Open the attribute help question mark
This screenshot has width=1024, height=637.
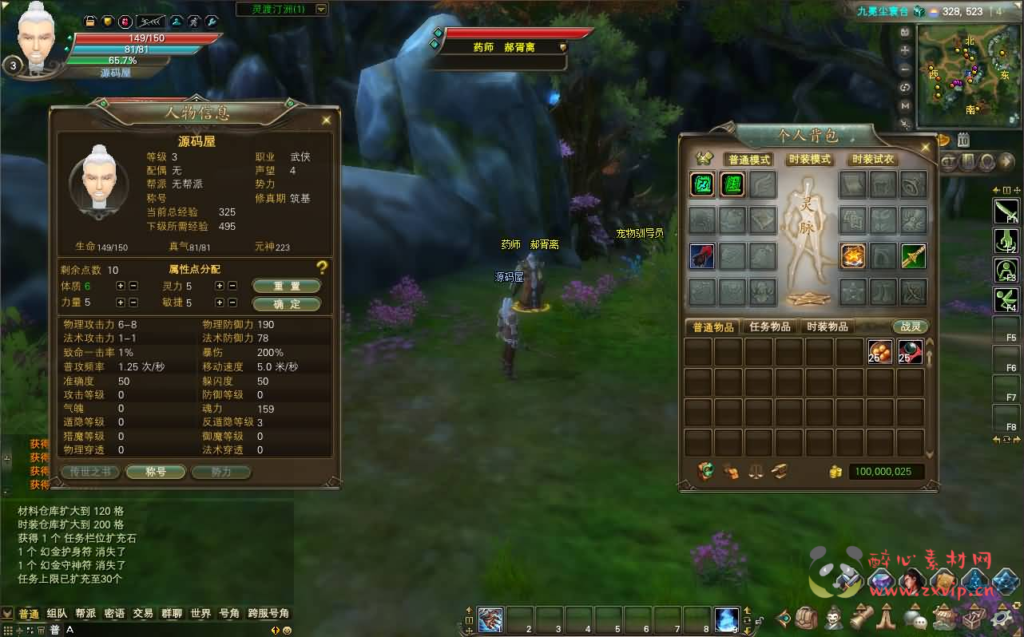(322, 268)
